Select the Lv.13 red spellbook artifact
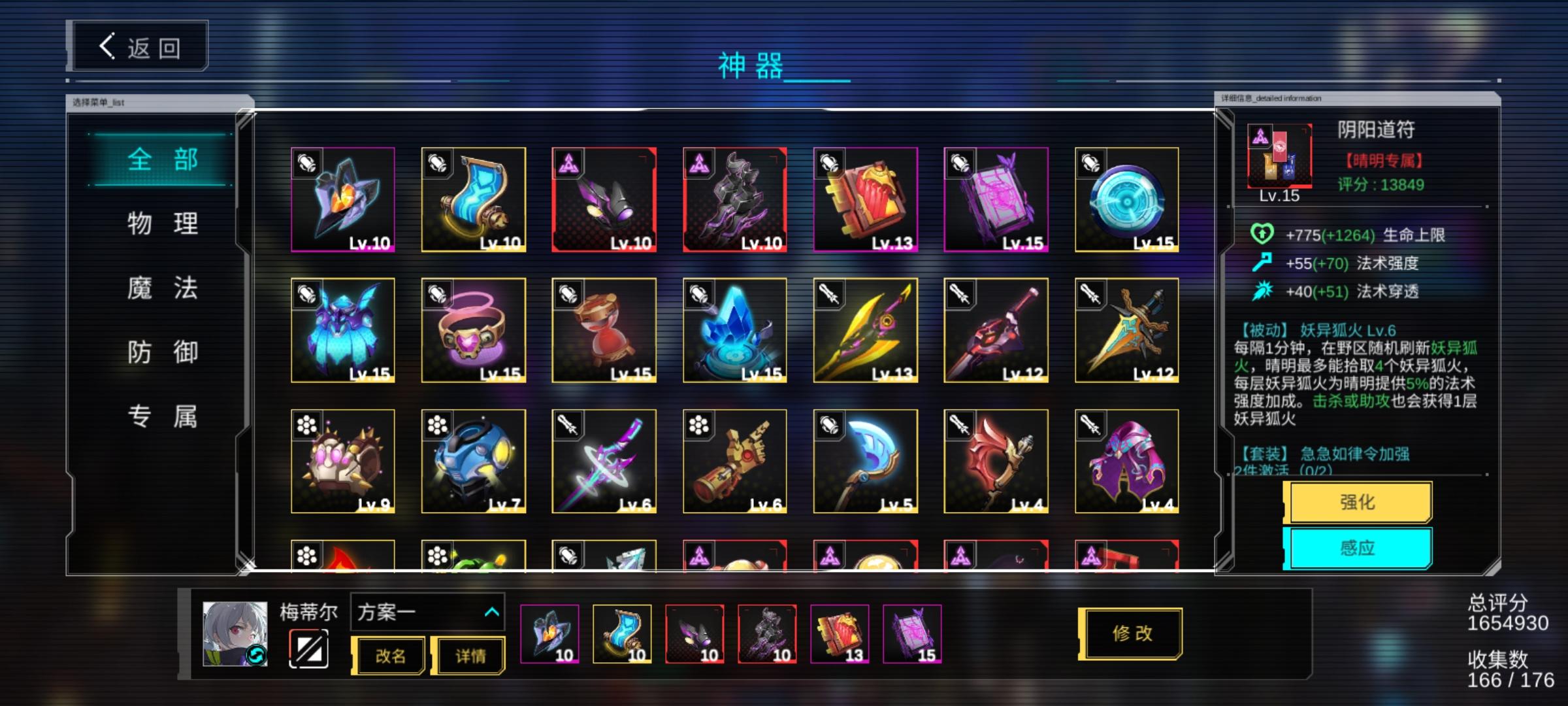The image size is (1568, 706). [x=866, y=199]
